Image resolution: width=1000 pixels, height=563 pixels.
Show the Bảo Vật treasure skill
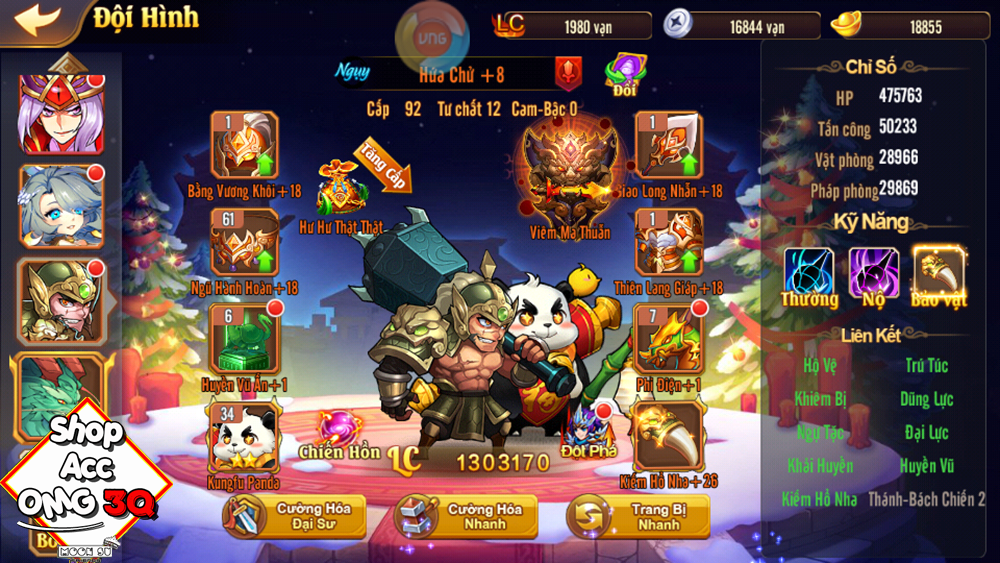click(938, 273)
